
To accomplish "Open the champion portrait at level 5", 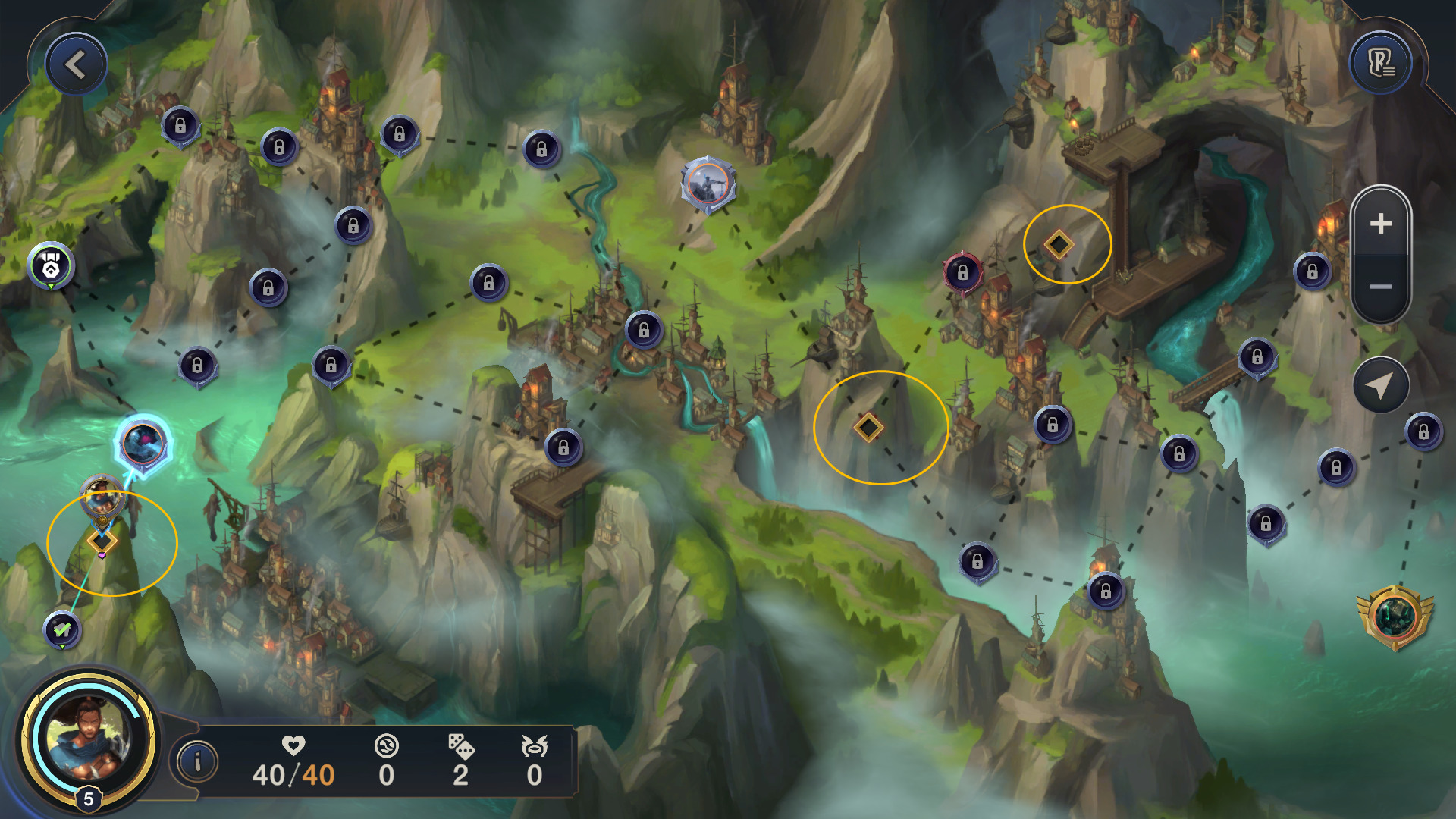I will coord(89,739).
